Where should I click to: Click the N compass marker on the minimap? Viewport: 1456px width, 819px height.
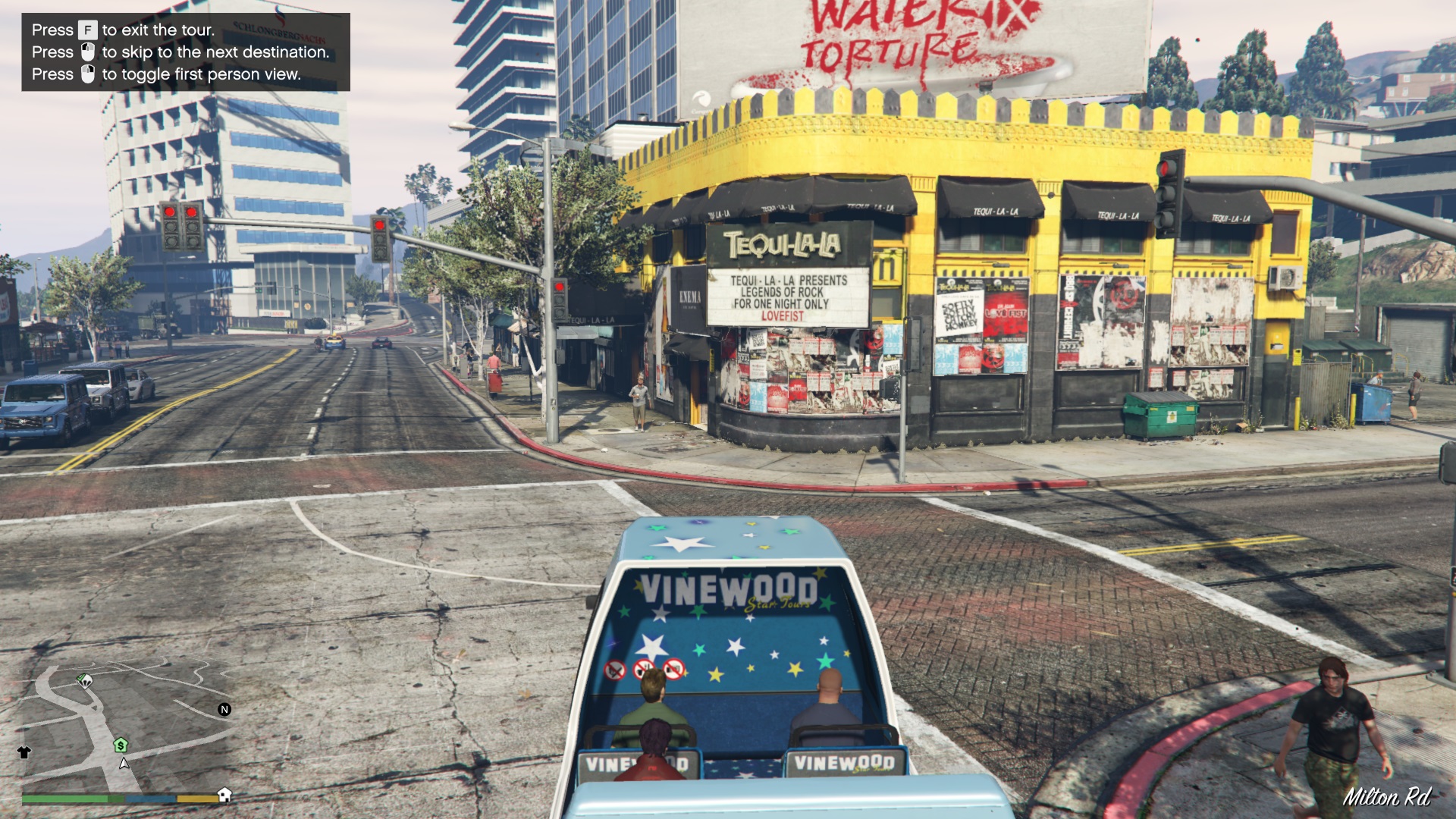(x=225, y=709)
